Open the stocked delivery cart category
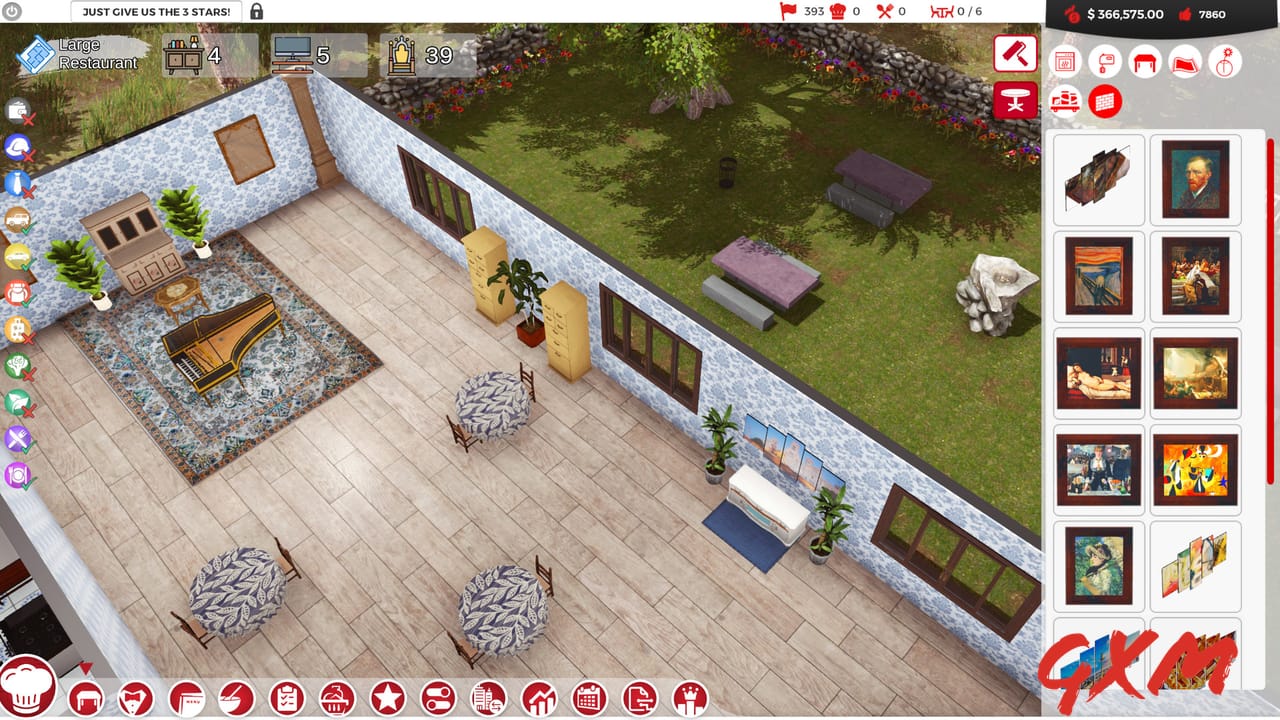 [1064, 102]
